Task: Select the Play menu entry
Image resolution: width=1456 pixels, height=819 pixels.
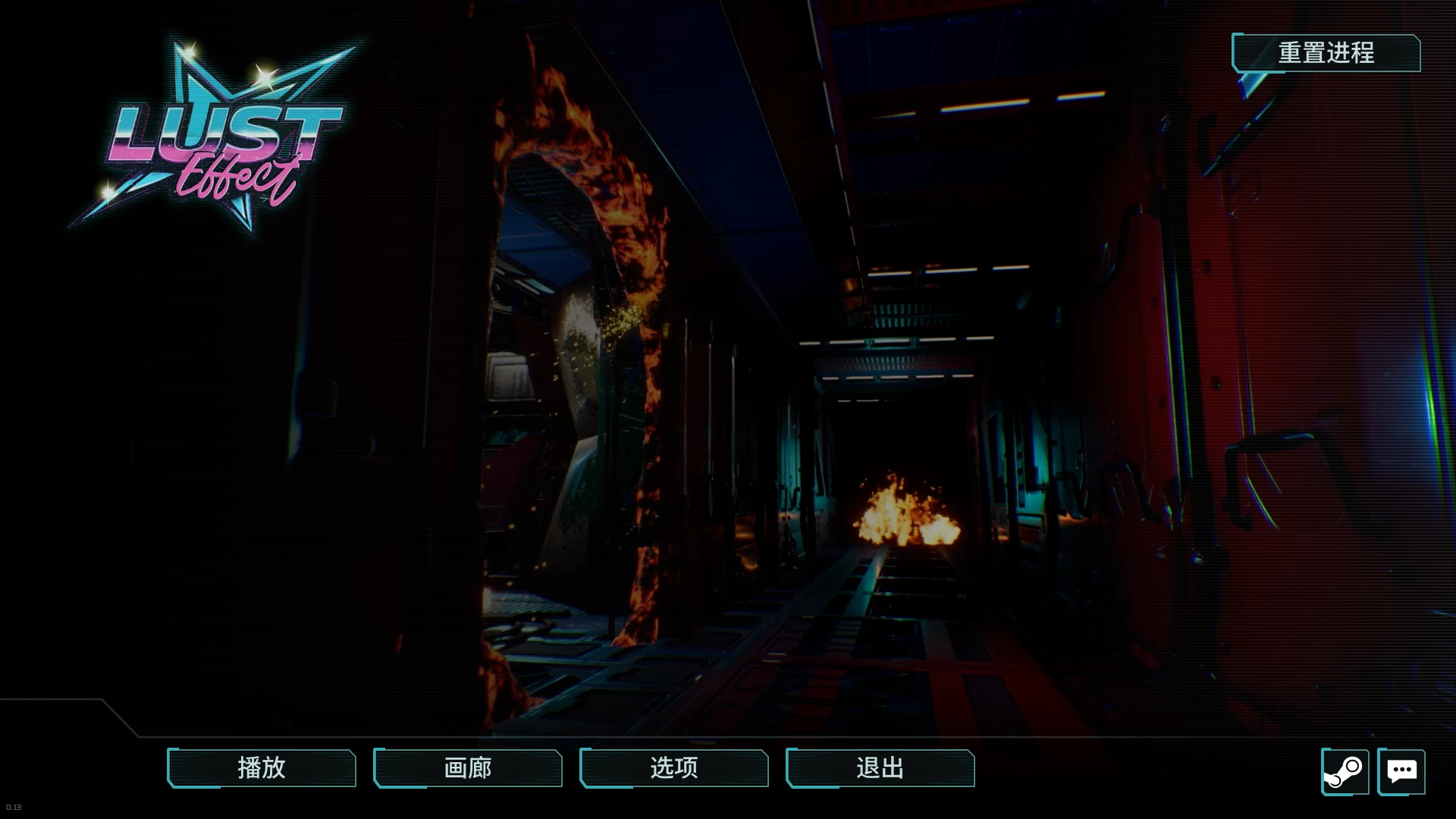Action: (x=261, y=768)
